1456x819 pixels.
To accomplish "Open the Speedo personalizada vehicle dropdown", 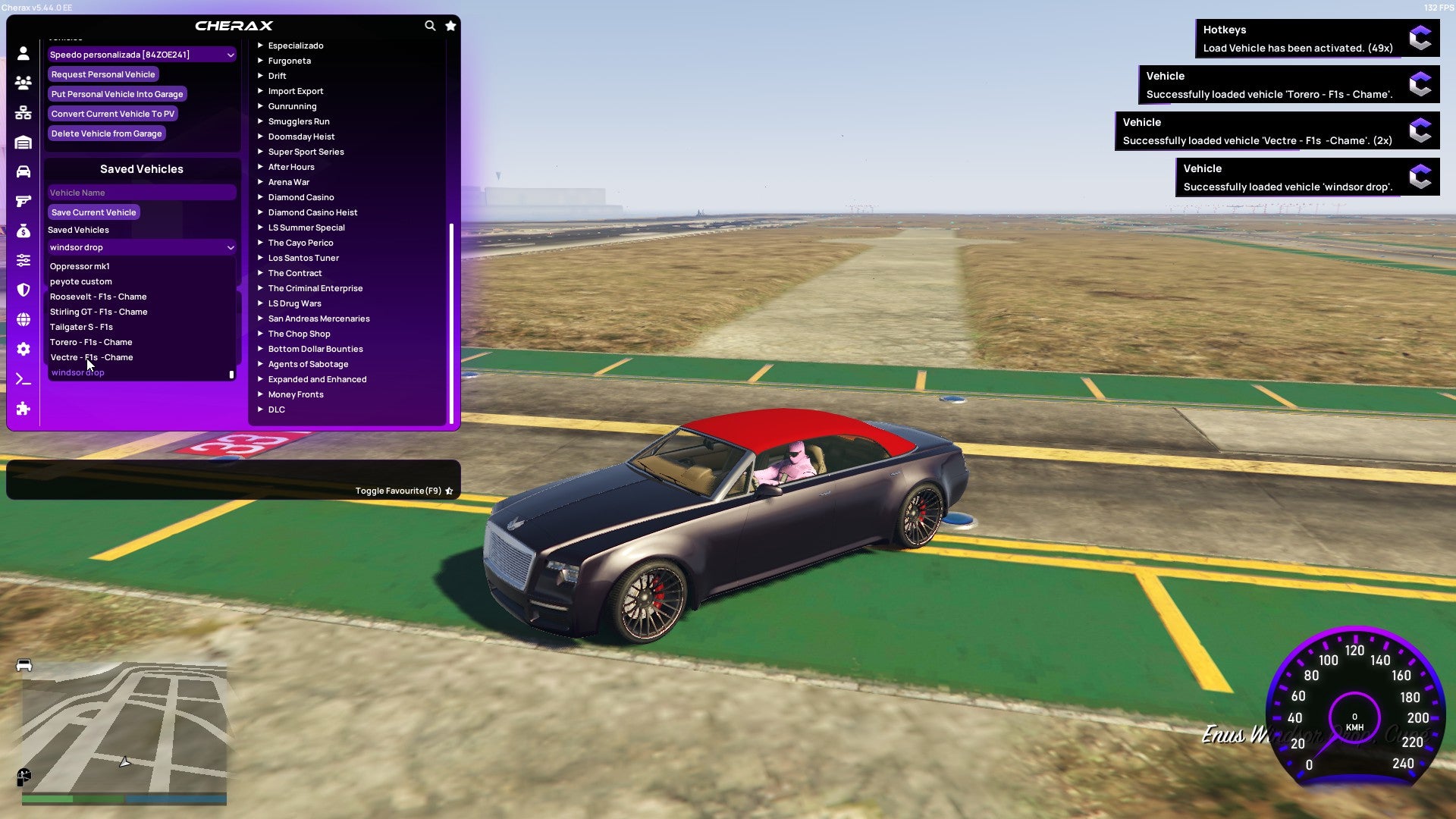I will (x=141, y=54).
